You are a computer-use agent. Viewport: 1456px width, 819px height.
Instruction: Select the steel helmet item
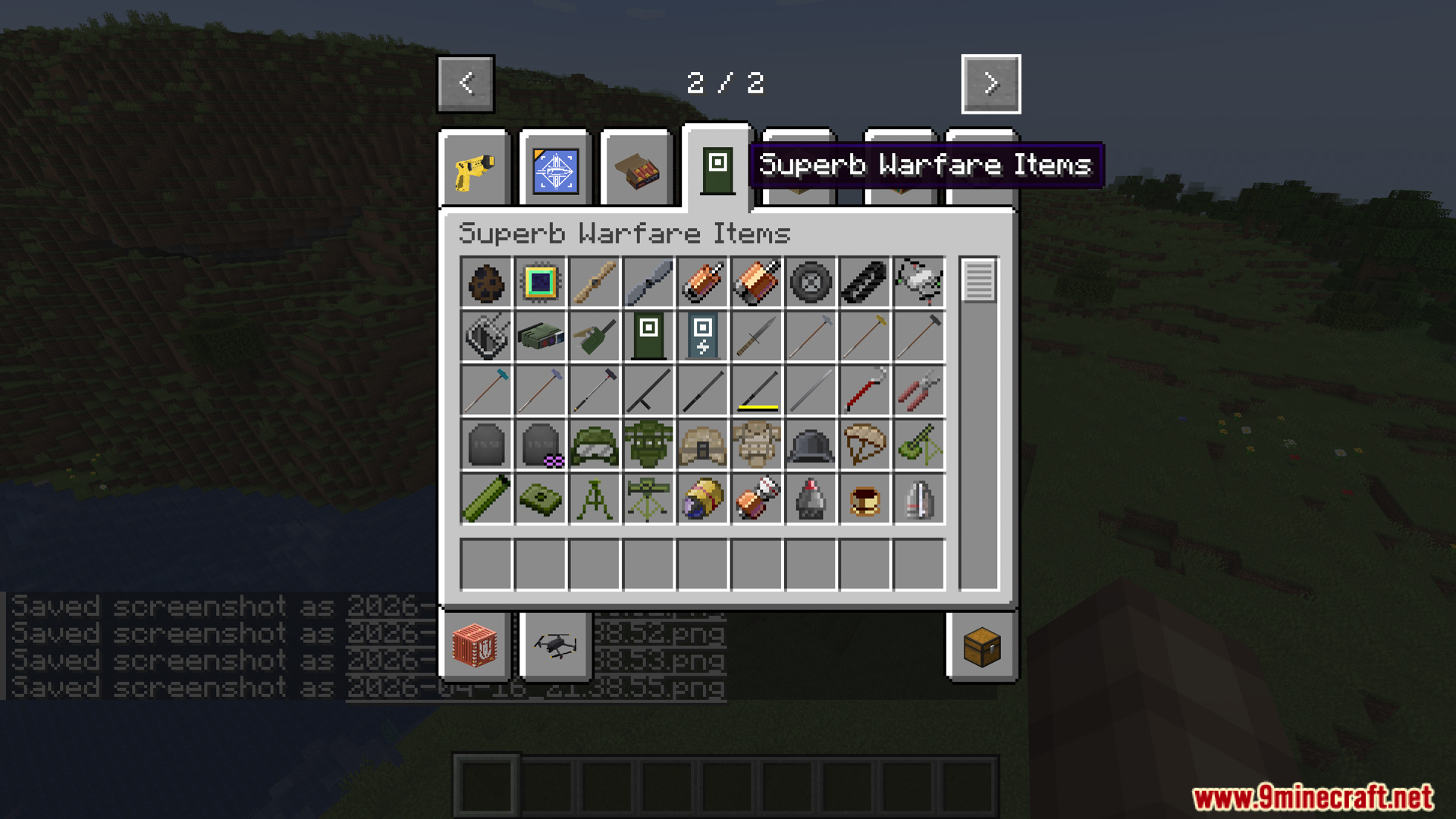click(811, 444)
